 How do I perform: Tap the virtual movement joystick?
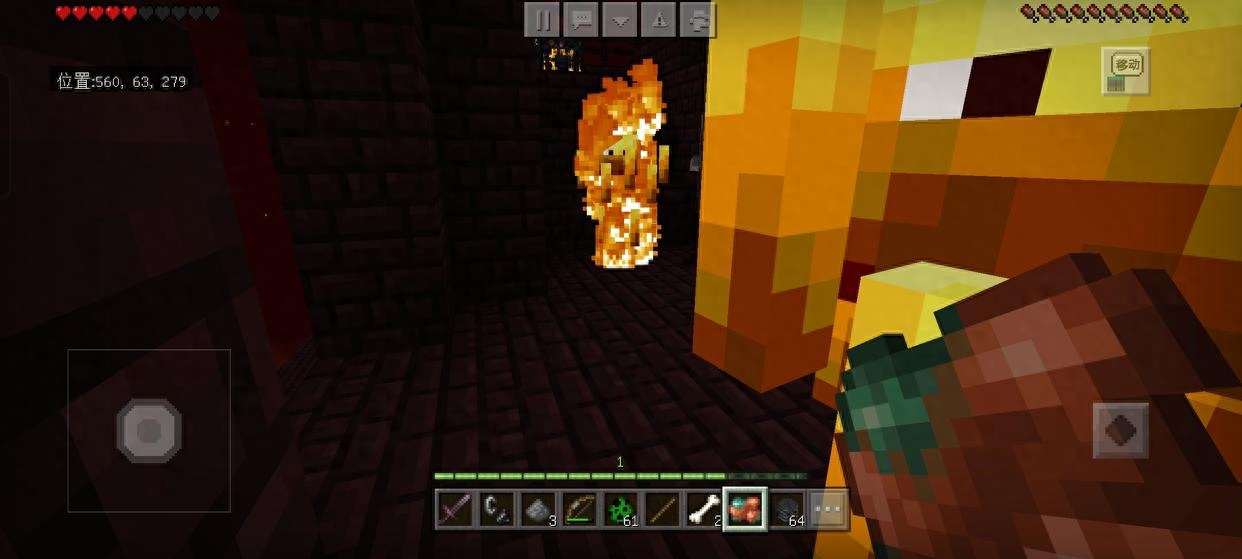click(149, 431)
